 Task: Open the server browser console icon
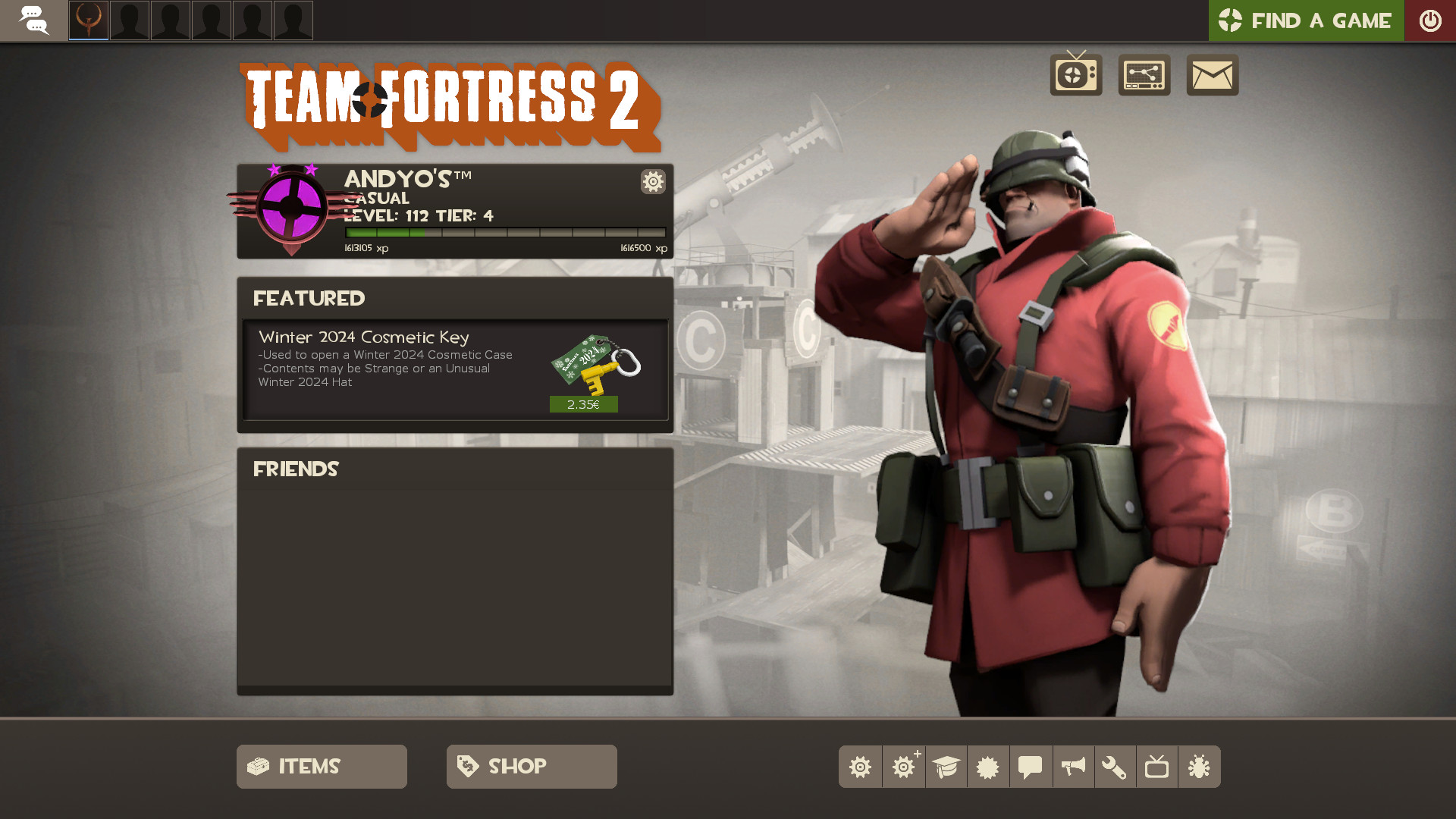coord(1144,75)
